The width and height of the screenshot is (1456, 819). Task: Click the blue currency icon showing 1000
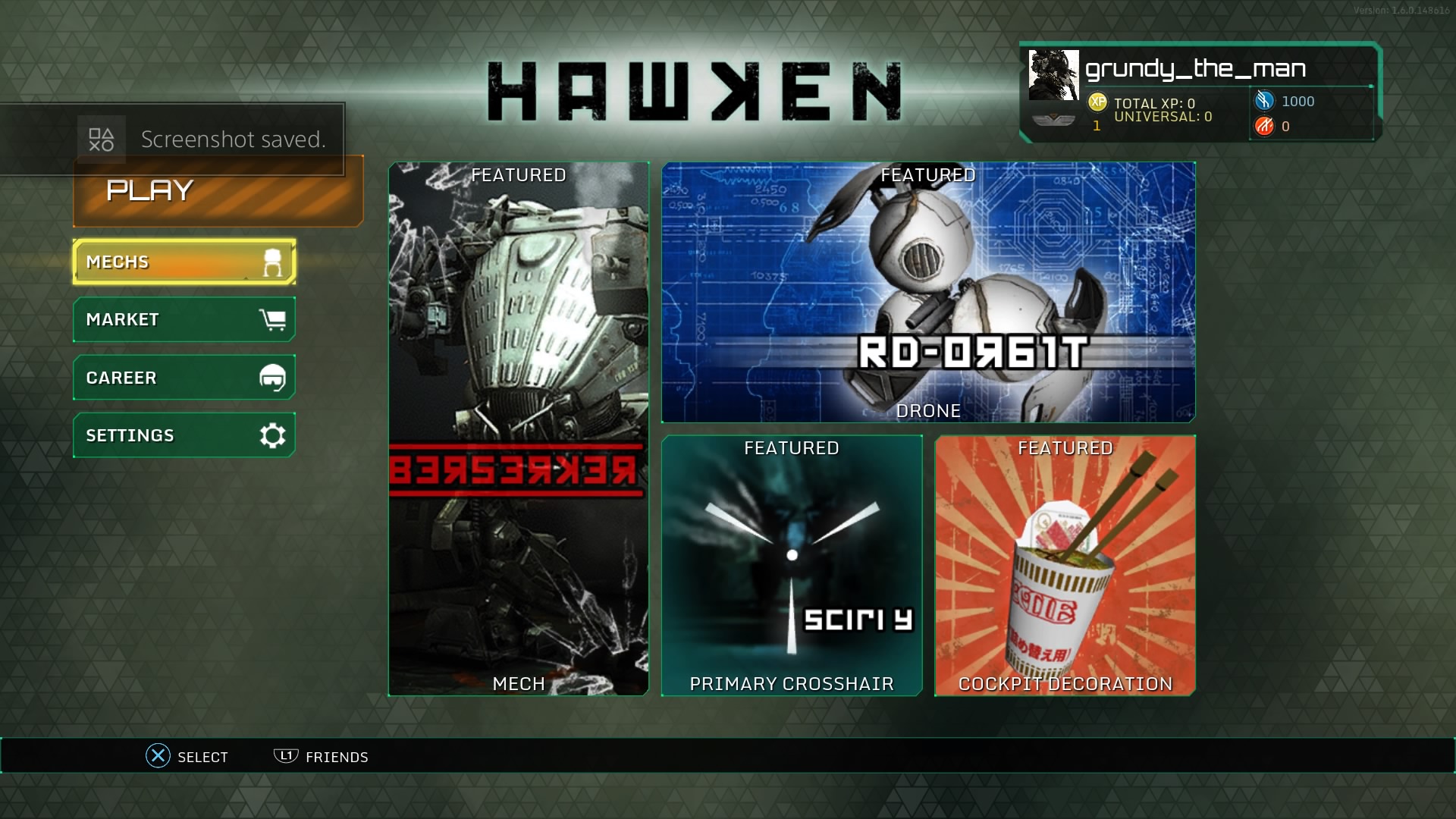click(x=1263, y=101)
